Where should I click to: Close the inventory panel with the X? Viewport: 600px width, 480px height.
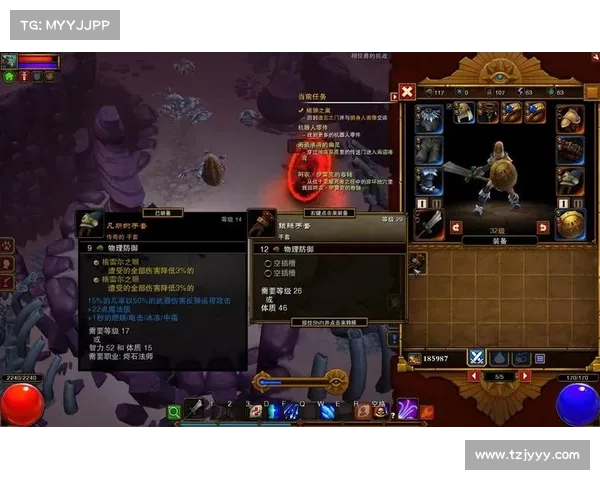pos(407,92)
